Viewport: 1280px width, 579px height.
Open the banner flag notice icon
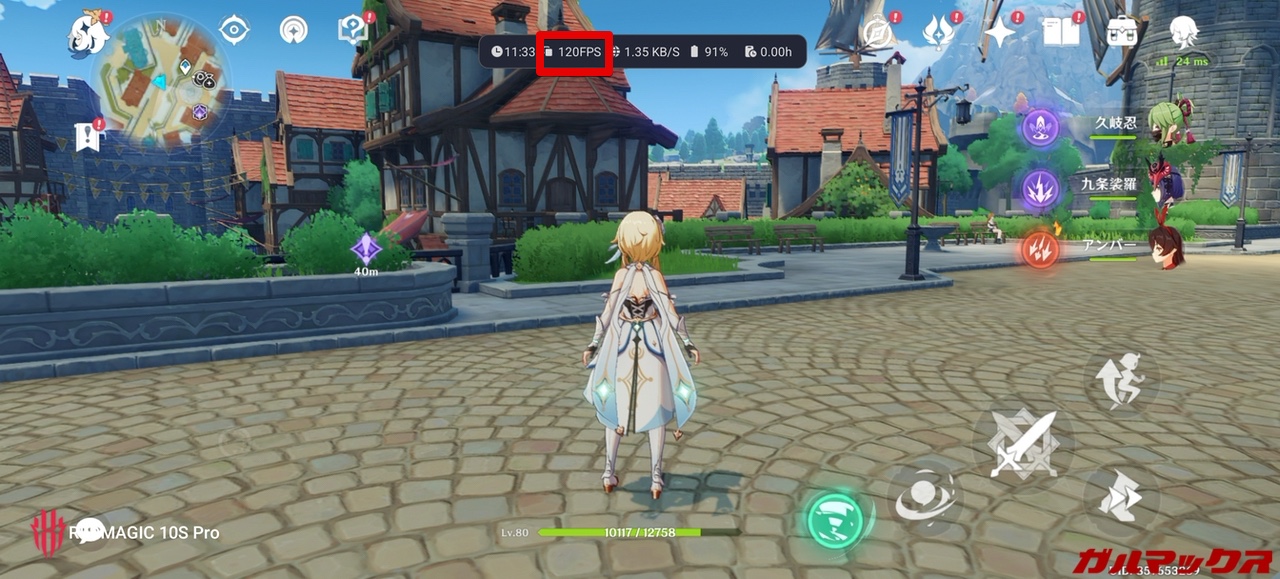coord(89,137)
